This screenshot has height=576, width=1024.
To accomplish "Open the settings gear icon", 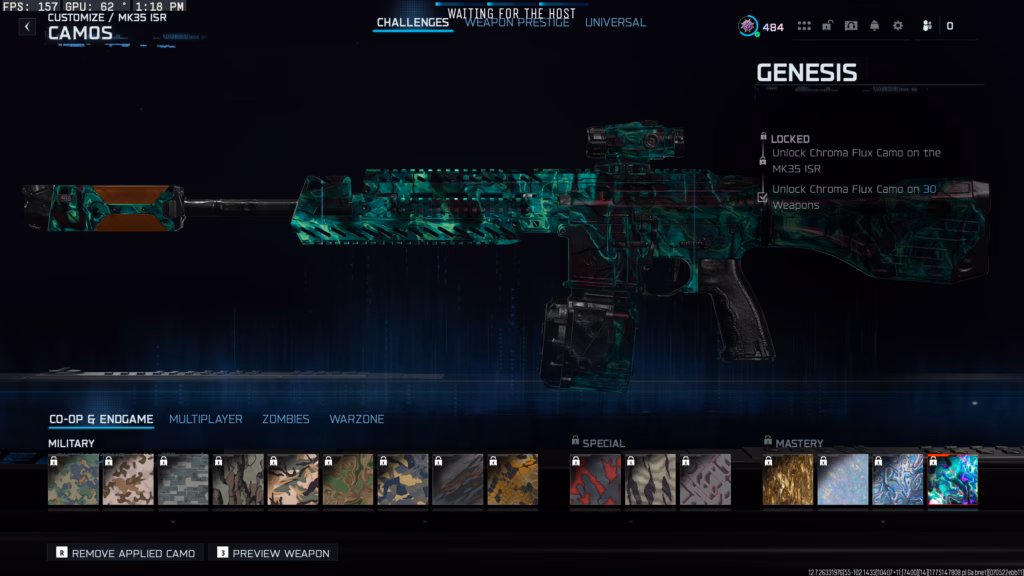I will pyautogui.click(x=897, y=26).
